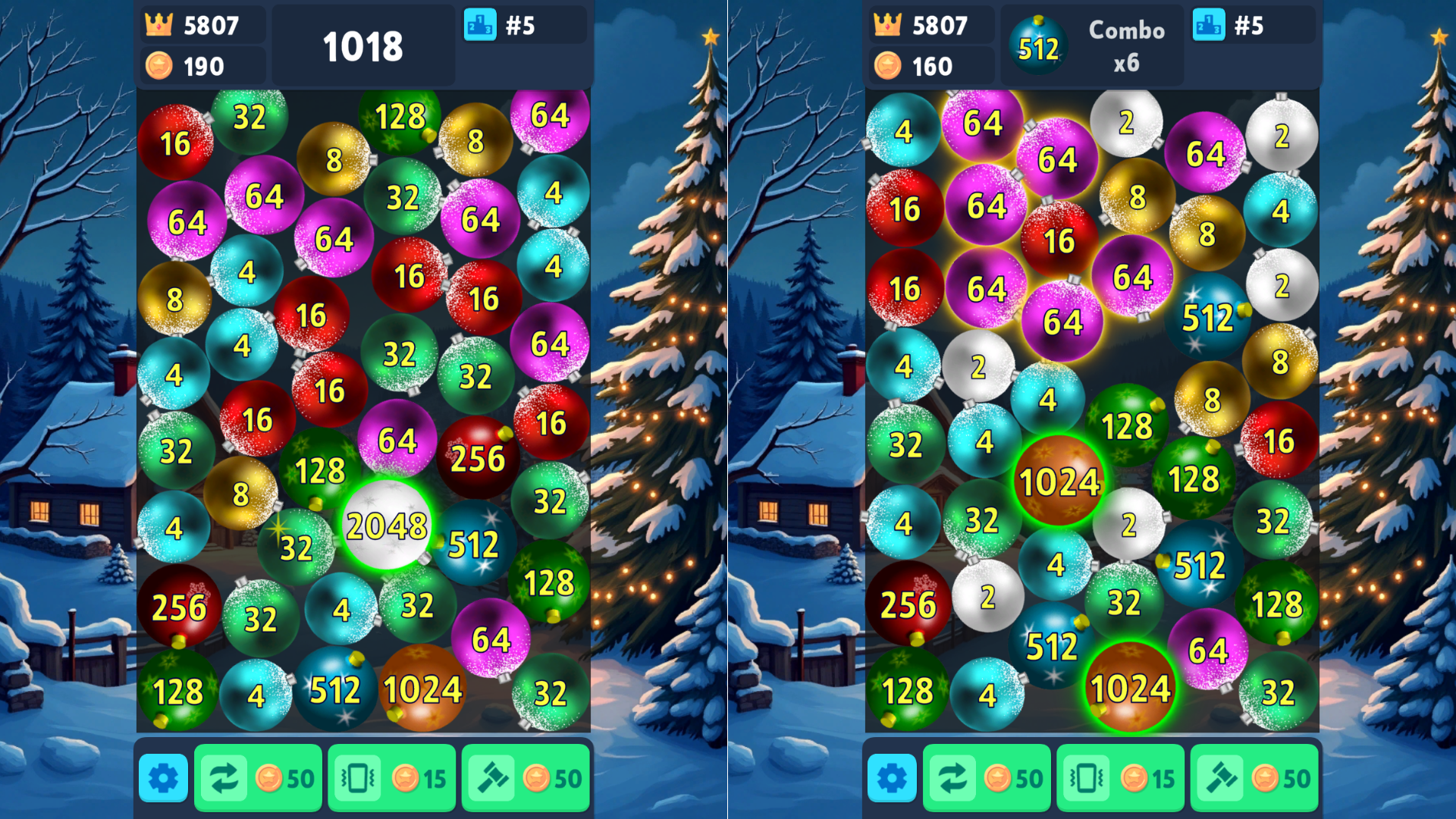The image size is (1456, 819).
Task: Click the coin balance icon
Action: click(159, 67)
